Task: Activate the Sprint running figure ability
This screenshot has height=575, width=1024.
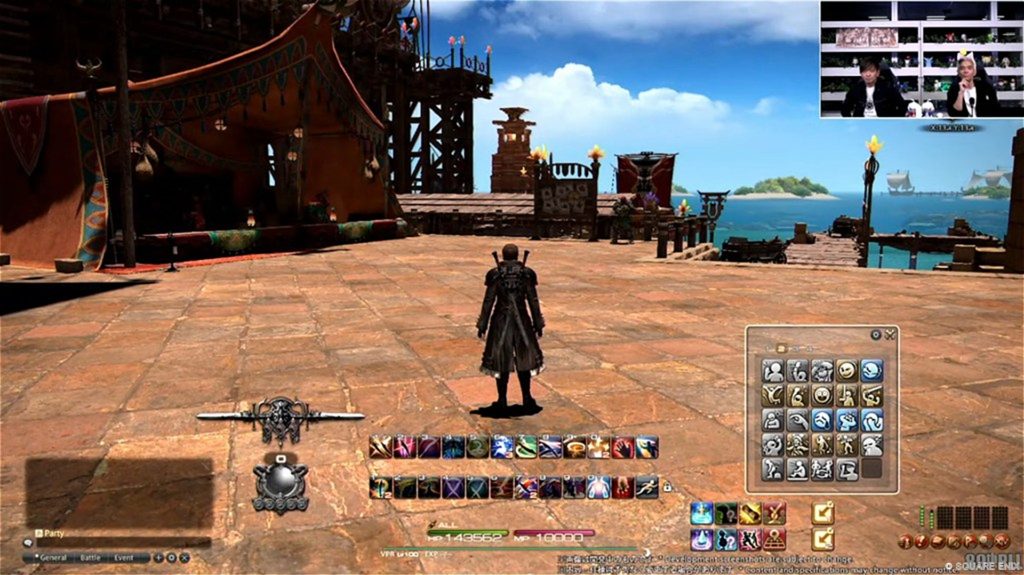Action: pos(646,487)
